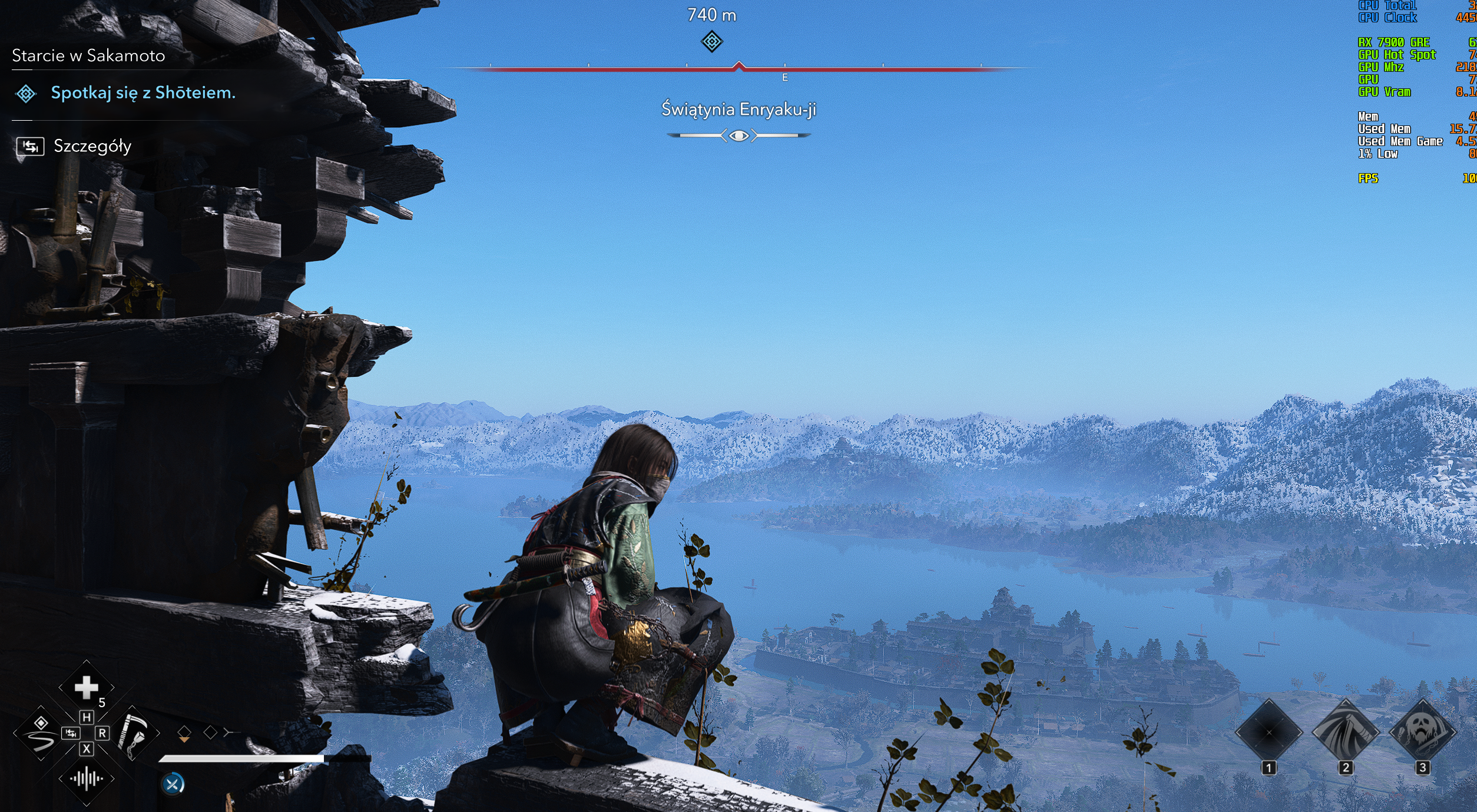Use the skull and chain ability
The image size is (1477, 812).
(1422, 733)
